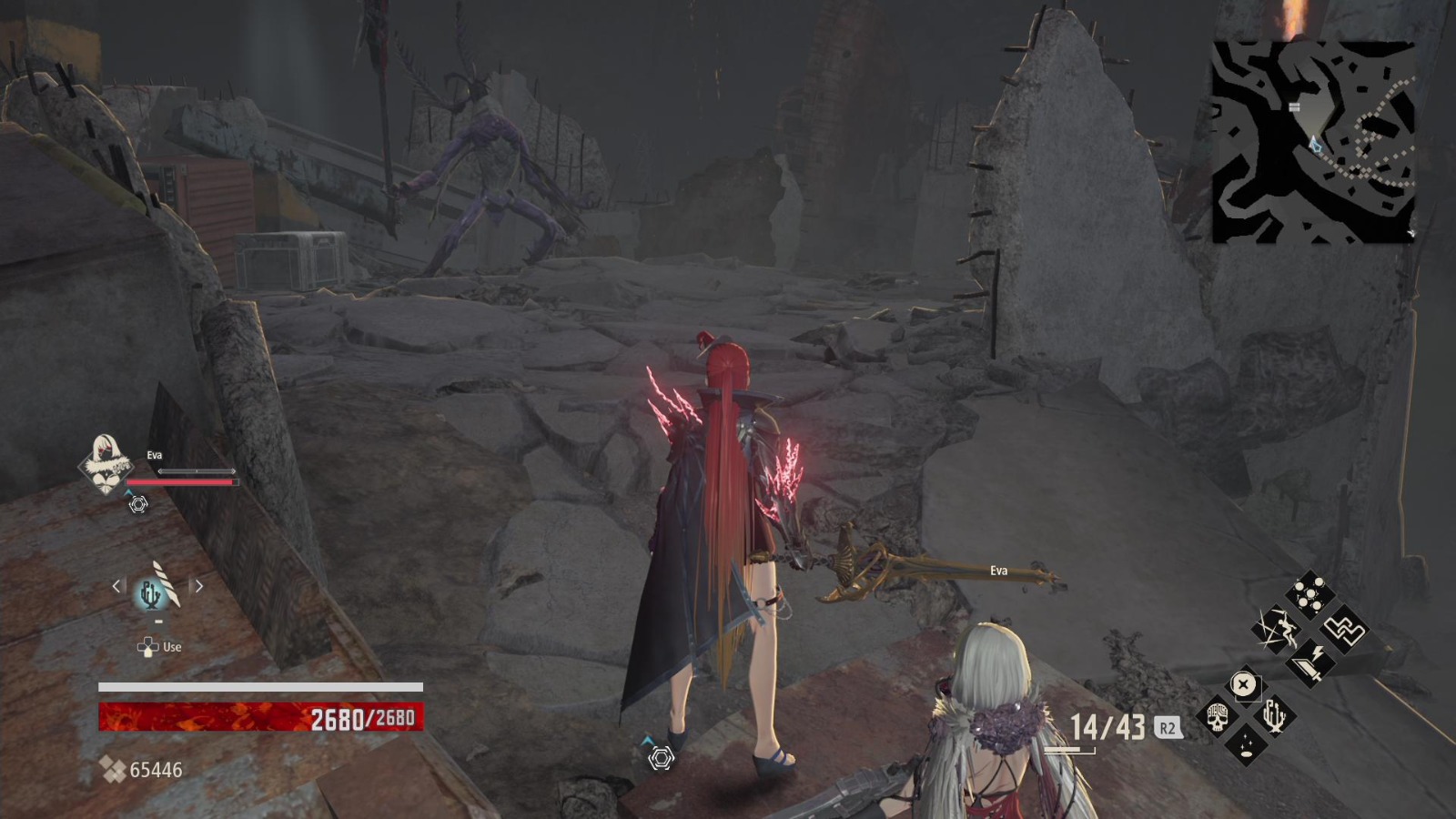Click the highlighted X-circle gift icon
Image resolution: width=1456 pixels, height=819 pixels.
click(1243, 684)
